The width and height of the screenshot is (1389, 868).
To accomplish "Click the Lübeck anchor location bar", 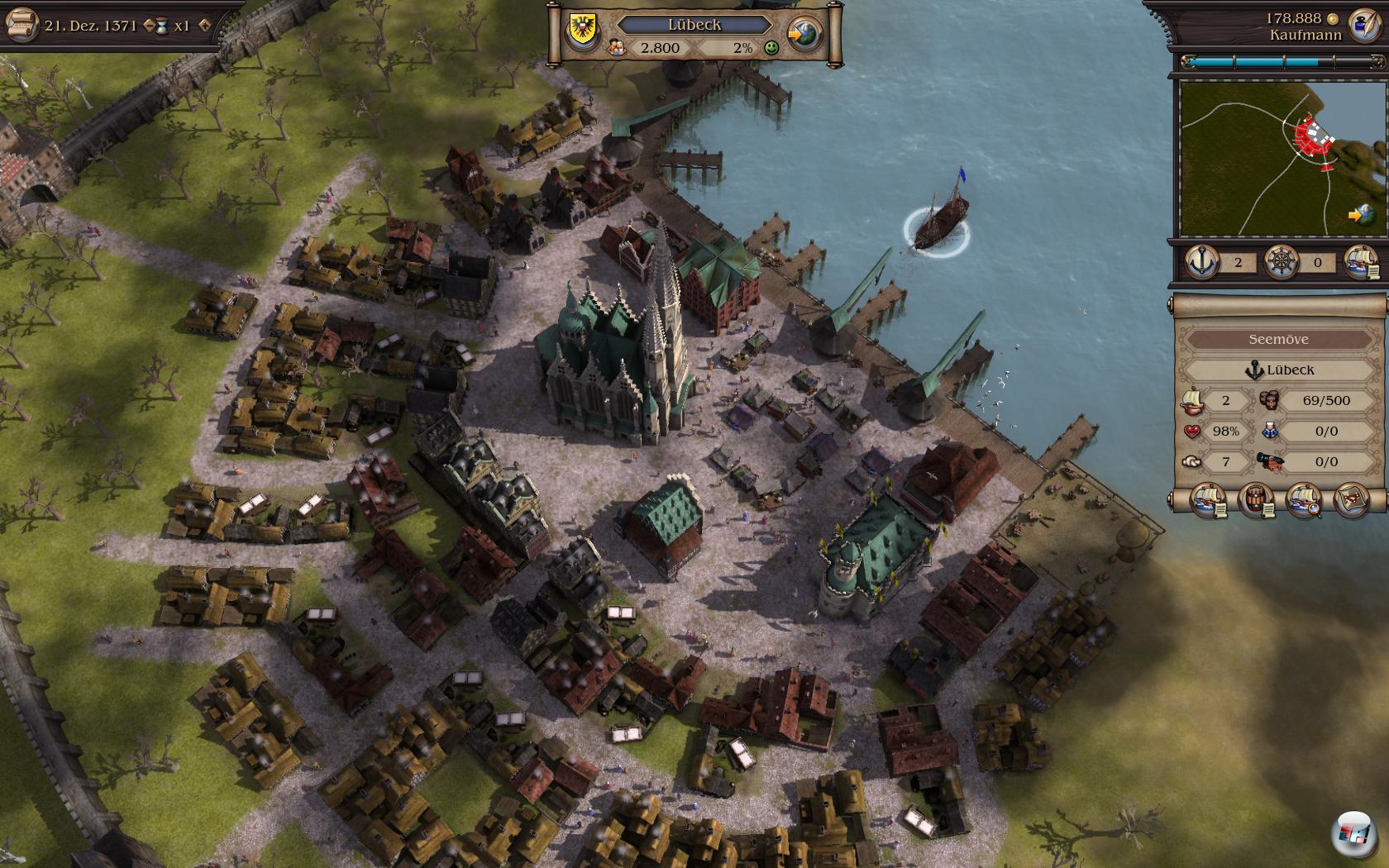I will click(x=1278, y=370).
